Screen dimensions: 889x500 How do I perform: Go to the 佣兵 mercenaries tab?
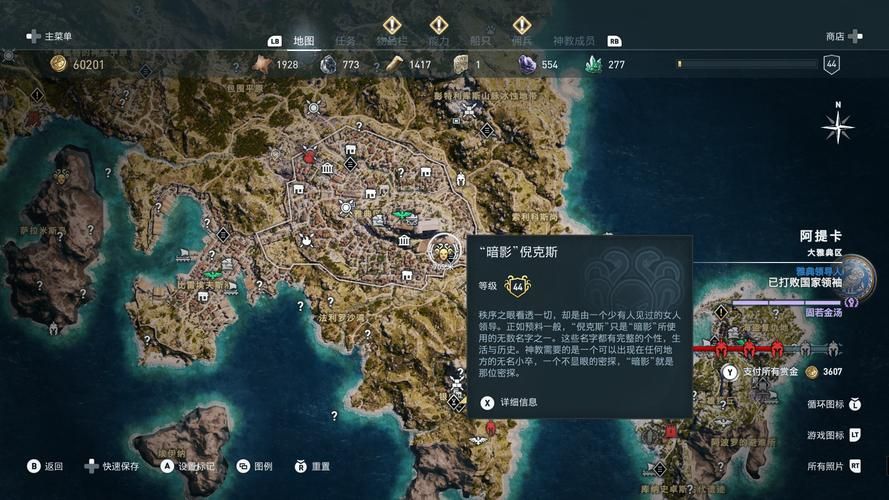(x=521, y=41)
